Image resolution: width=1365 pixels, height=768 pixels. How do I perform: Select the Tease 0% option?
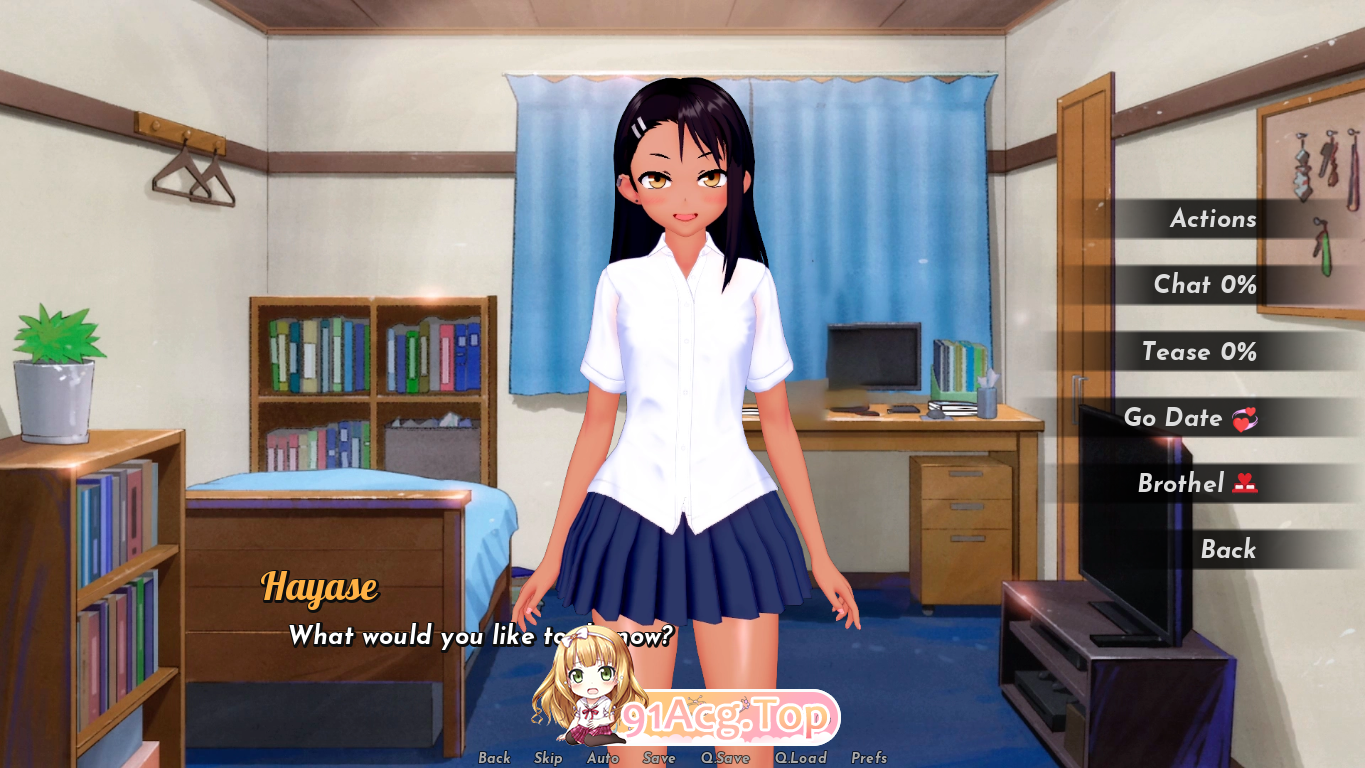click(x=1202, y=352)
